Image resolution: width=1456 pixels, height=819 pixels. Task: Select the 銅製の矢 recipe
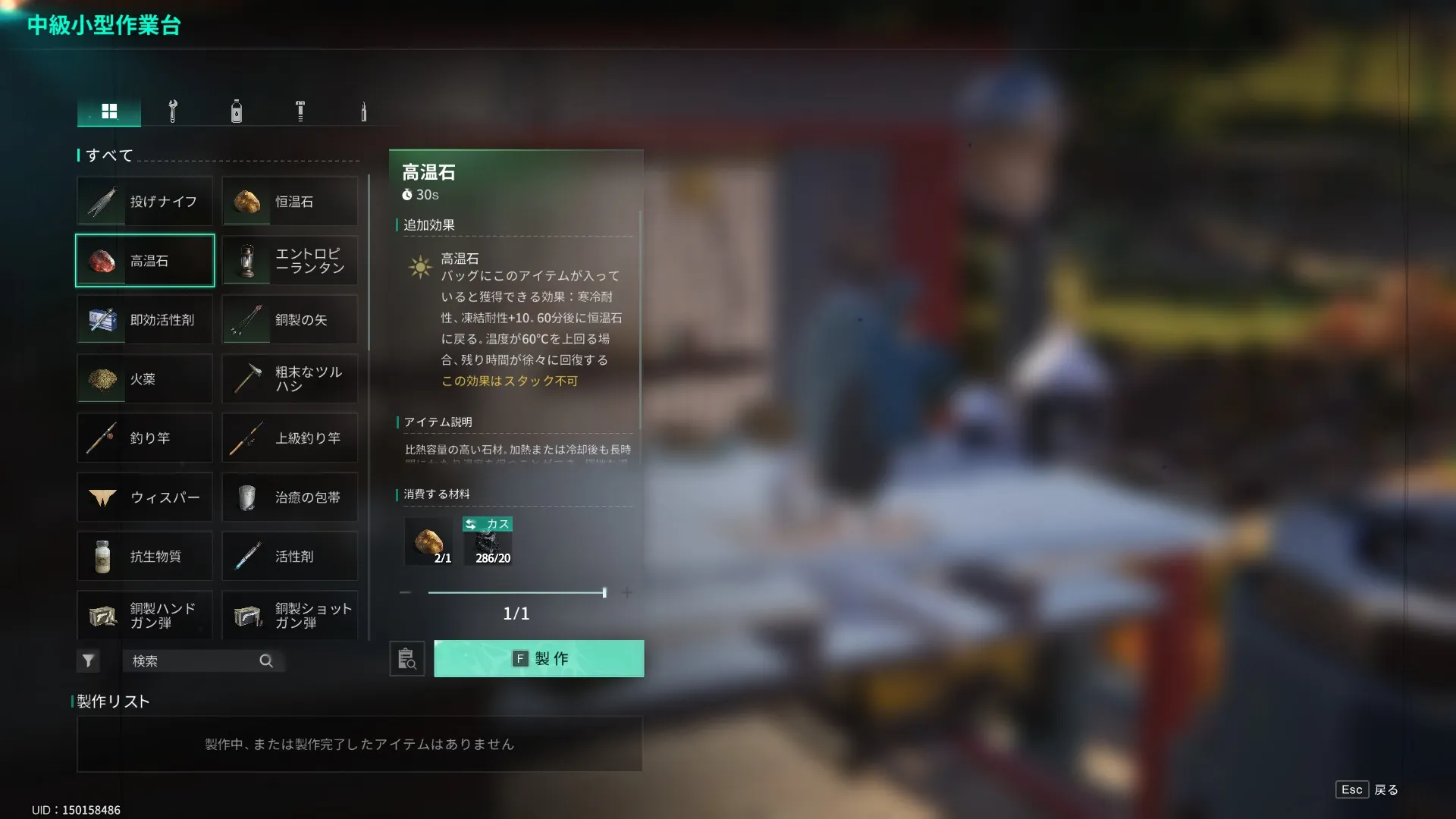[x=290, y=320]
